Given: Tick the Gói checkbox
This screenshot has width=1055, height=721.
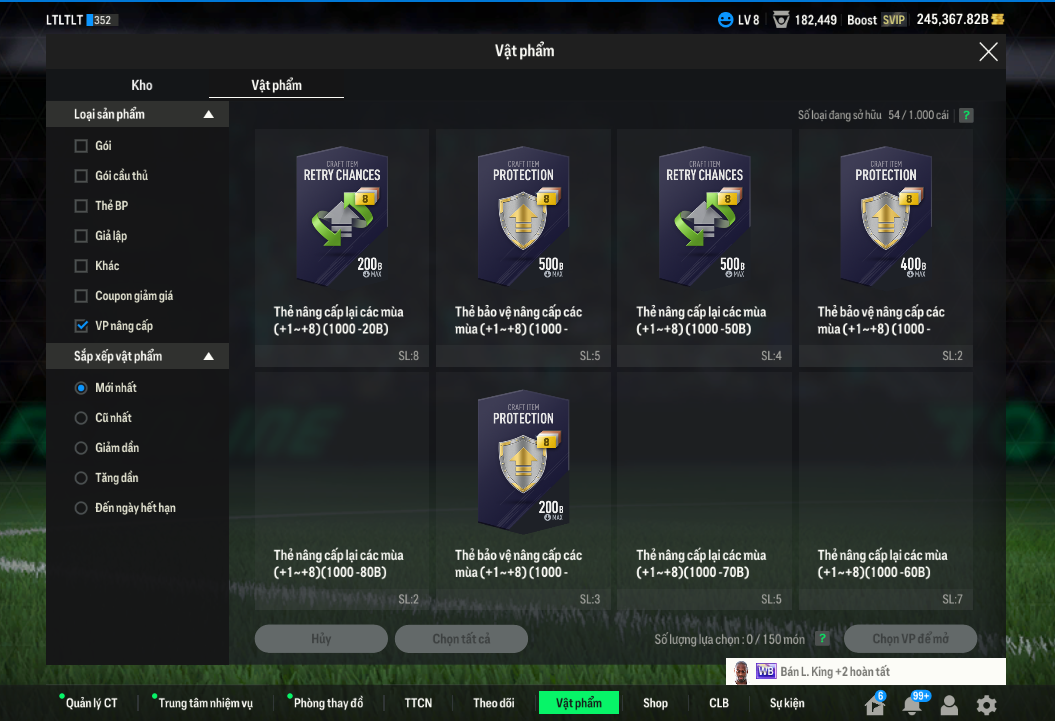Looking at the screenshot, I should [81, 146].
